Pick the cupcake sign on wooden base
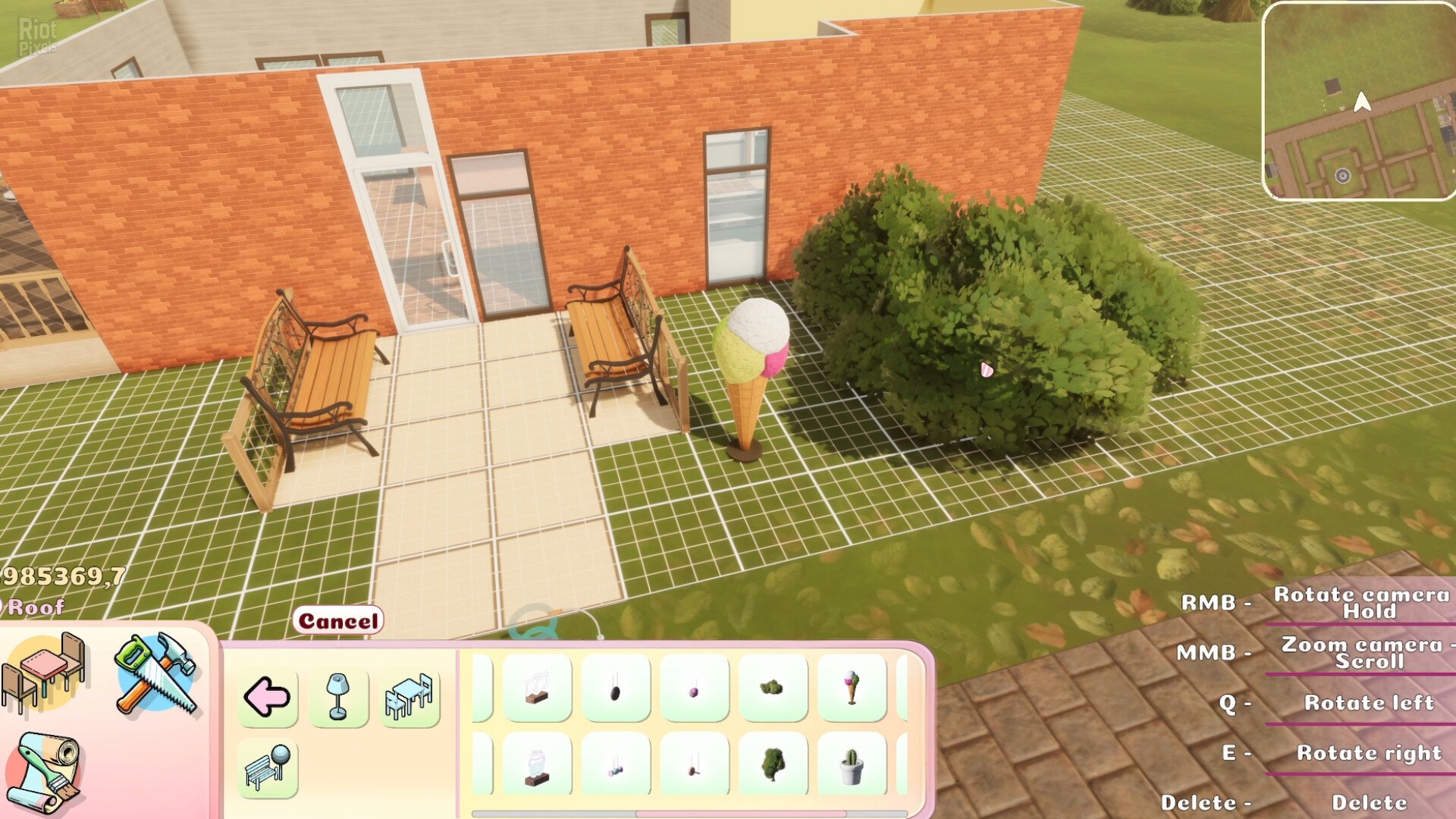 (537, 766)
